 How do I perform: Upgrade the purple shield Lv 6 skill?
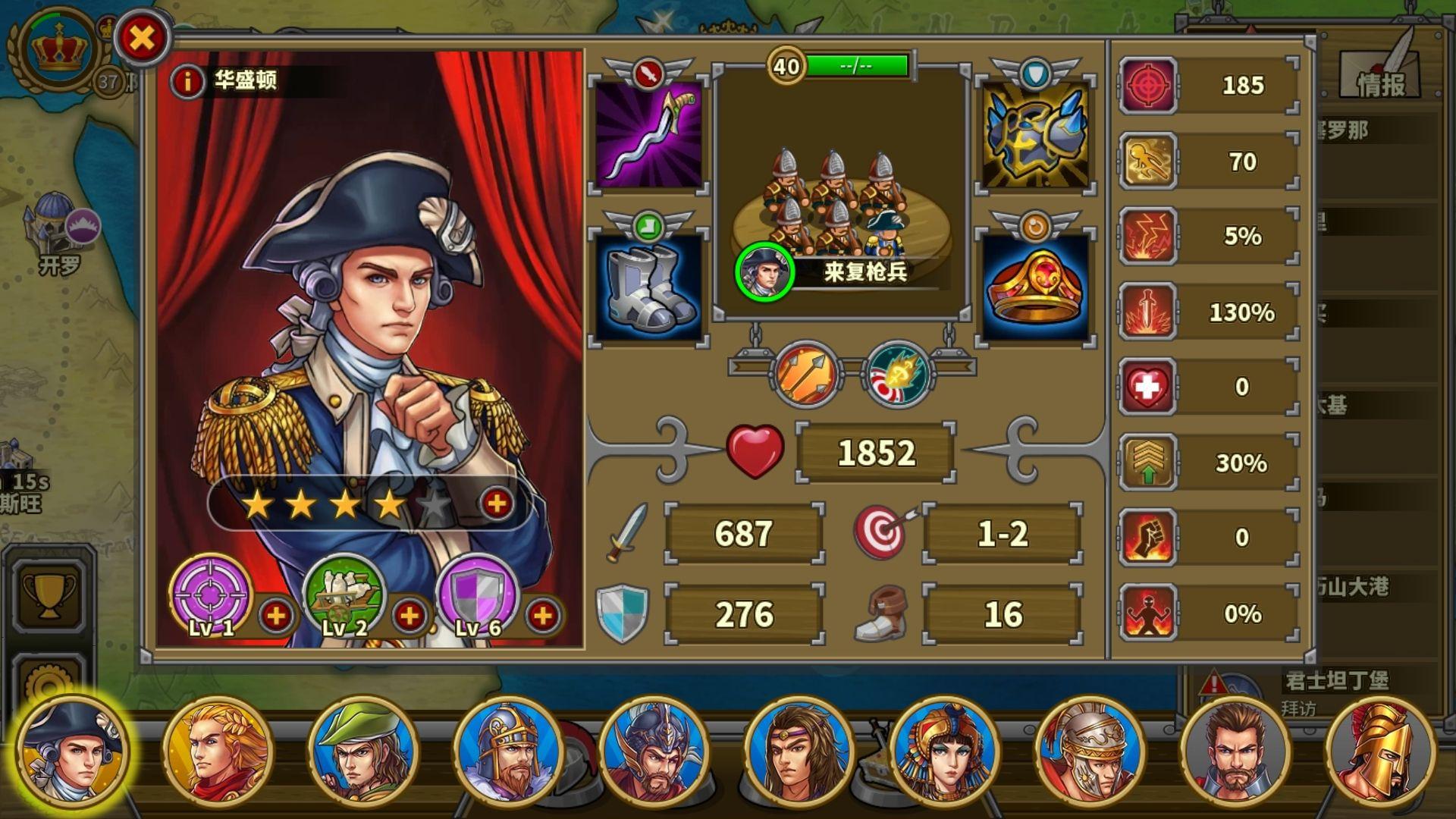click(x=543, y=616)
